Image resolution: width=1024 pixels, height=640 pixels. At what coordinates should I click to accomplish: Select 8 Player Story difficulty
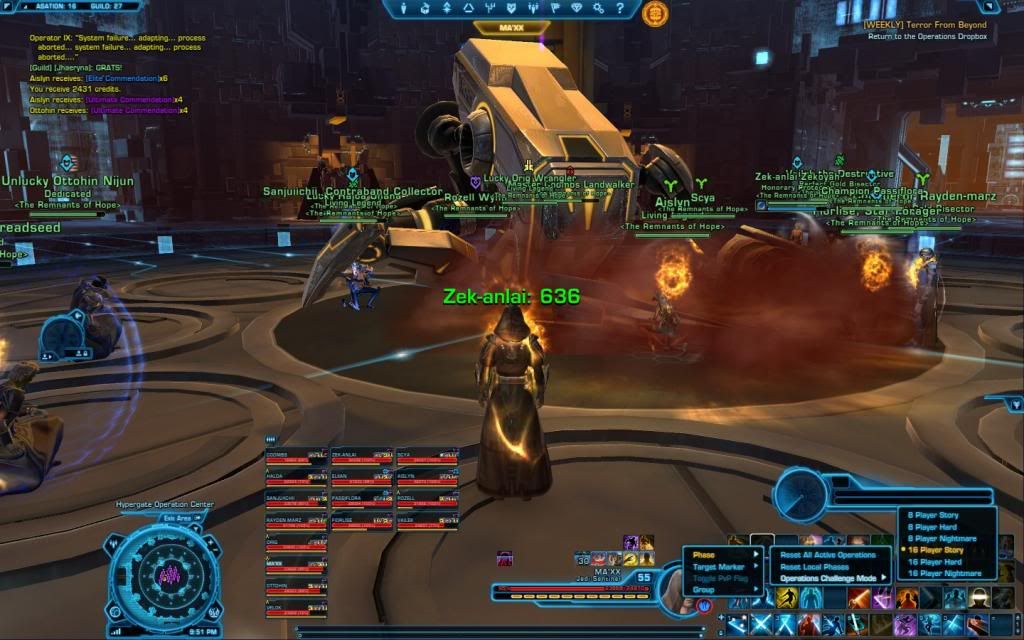point(933,516)
